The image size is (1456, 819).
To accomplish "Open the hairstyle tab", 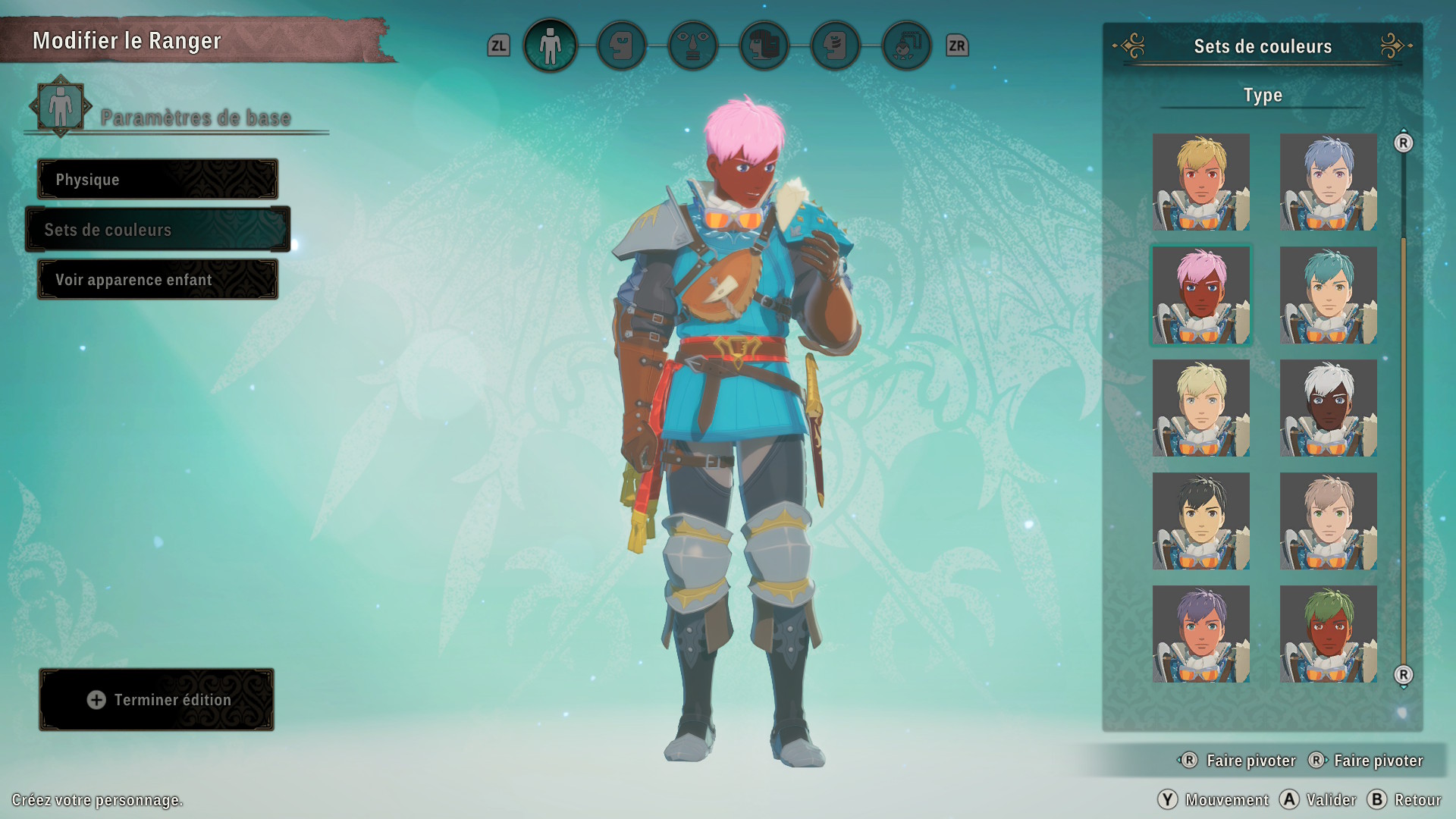I will (764, 46).
